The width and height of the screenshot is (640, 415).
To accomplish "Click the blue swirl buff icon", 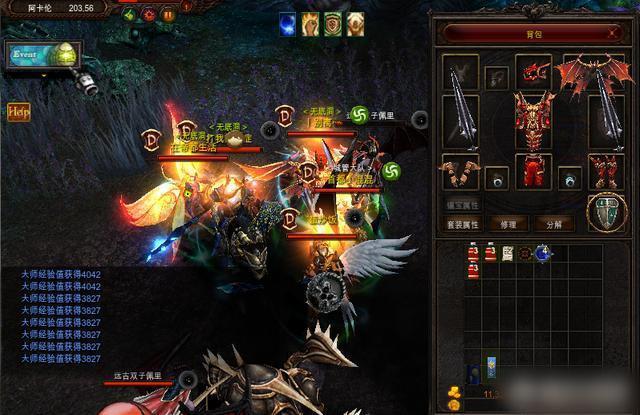I will coord(287,23).
